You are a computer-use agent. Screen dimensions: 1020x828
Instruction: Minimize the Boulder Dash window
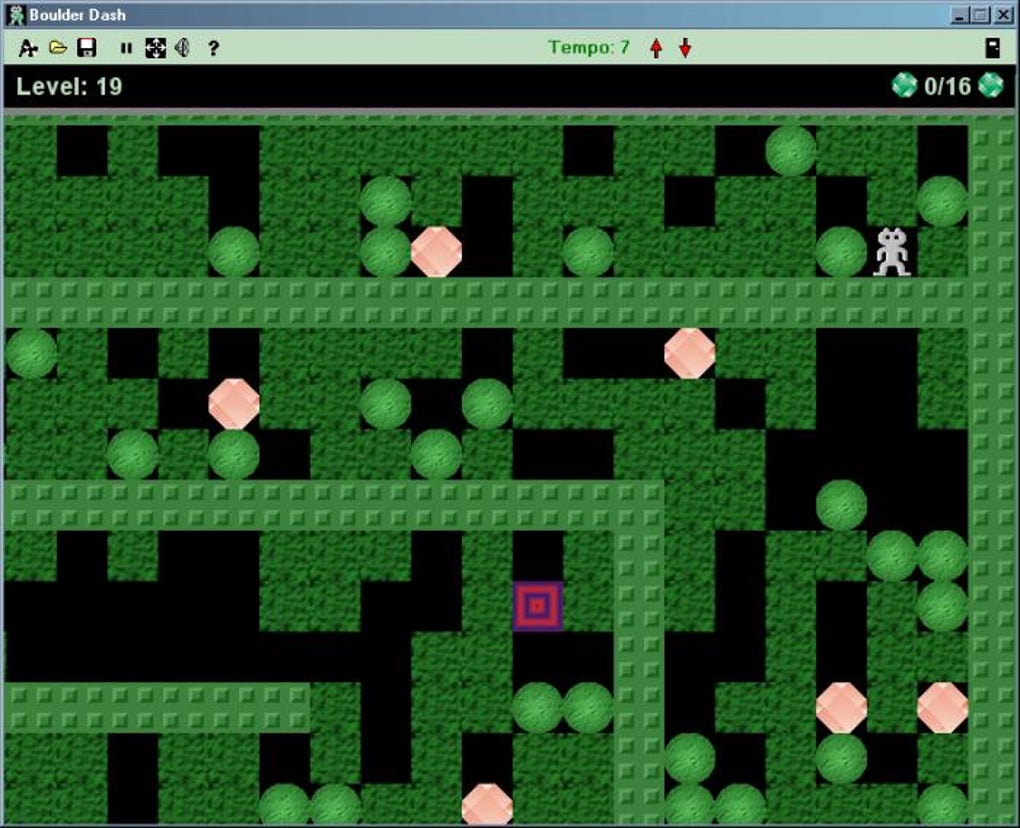(959, 15)
